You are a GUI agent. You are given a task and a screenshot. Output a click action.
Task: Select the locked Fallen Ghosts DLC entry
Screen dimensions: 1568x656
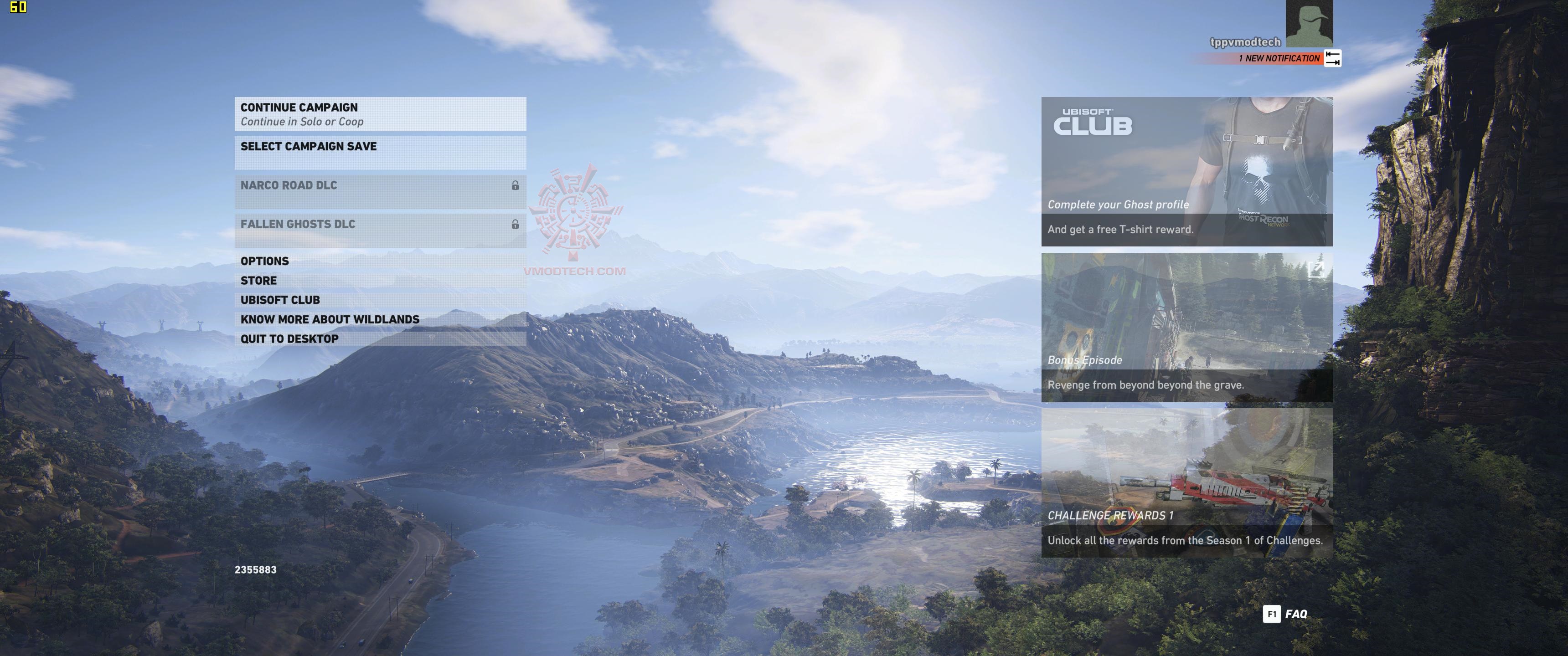380,230
